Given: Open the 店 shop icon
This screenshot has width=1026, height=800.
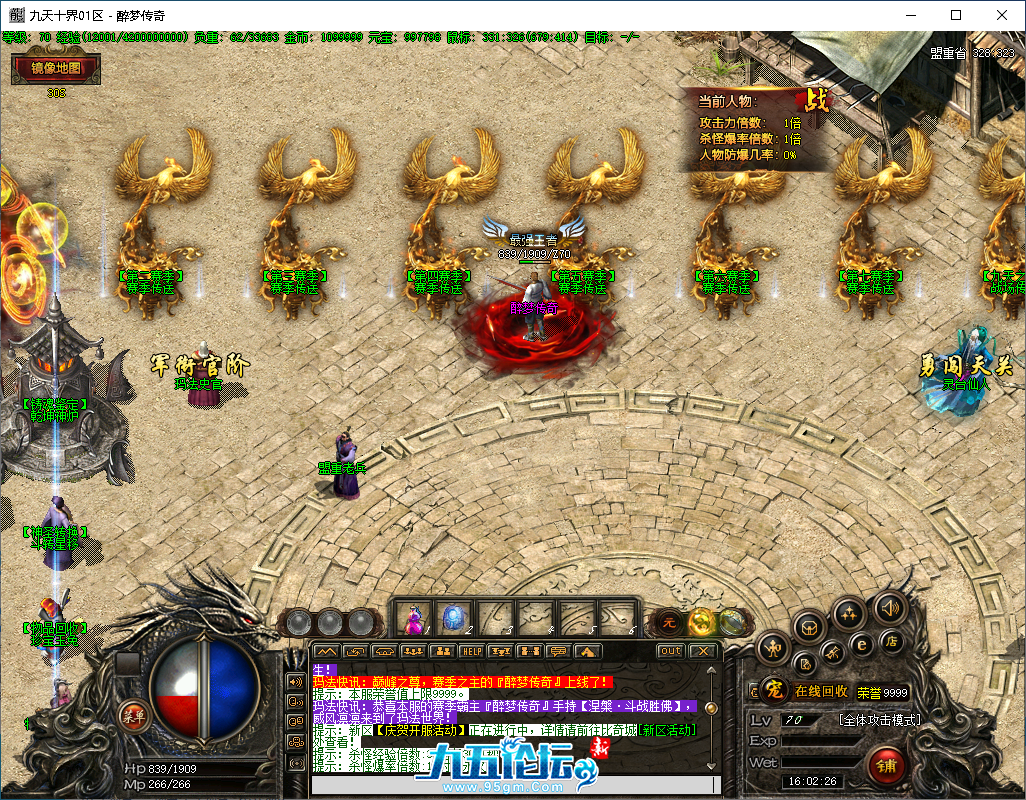Looking at the screenshot, I should [x=890, y=641].
